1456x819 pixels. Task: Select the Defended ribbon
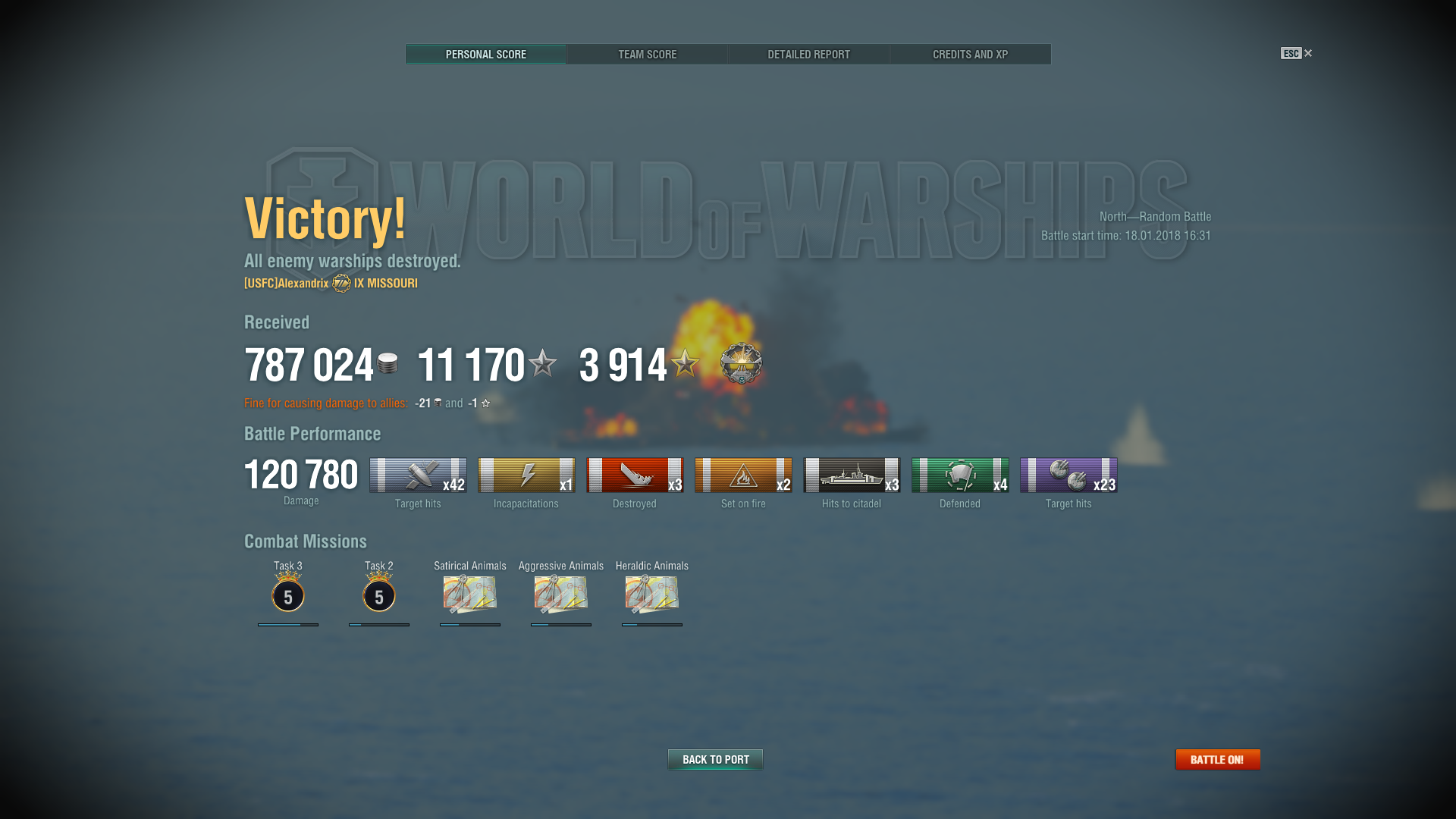pyautogui.click(x=960, y=475)
